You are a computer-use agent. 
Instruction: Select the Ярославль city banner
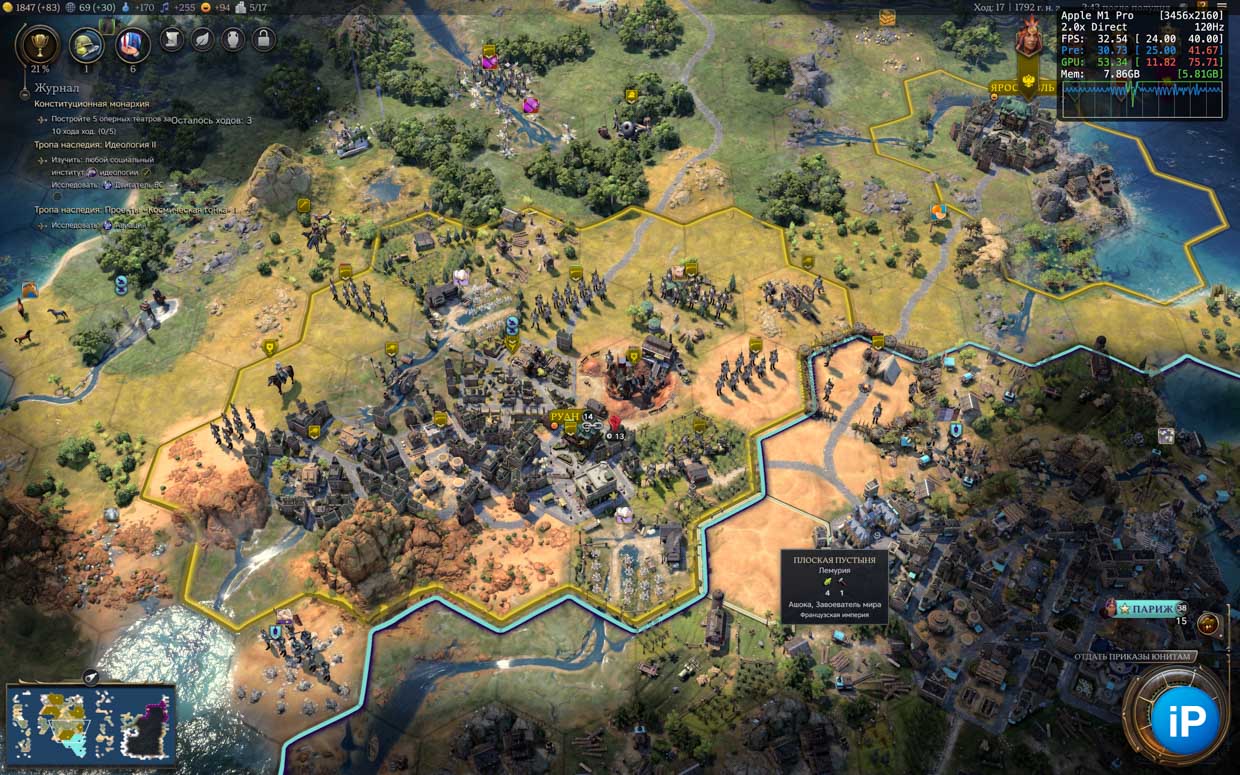pyautogui.click(x=1022, y=87)
